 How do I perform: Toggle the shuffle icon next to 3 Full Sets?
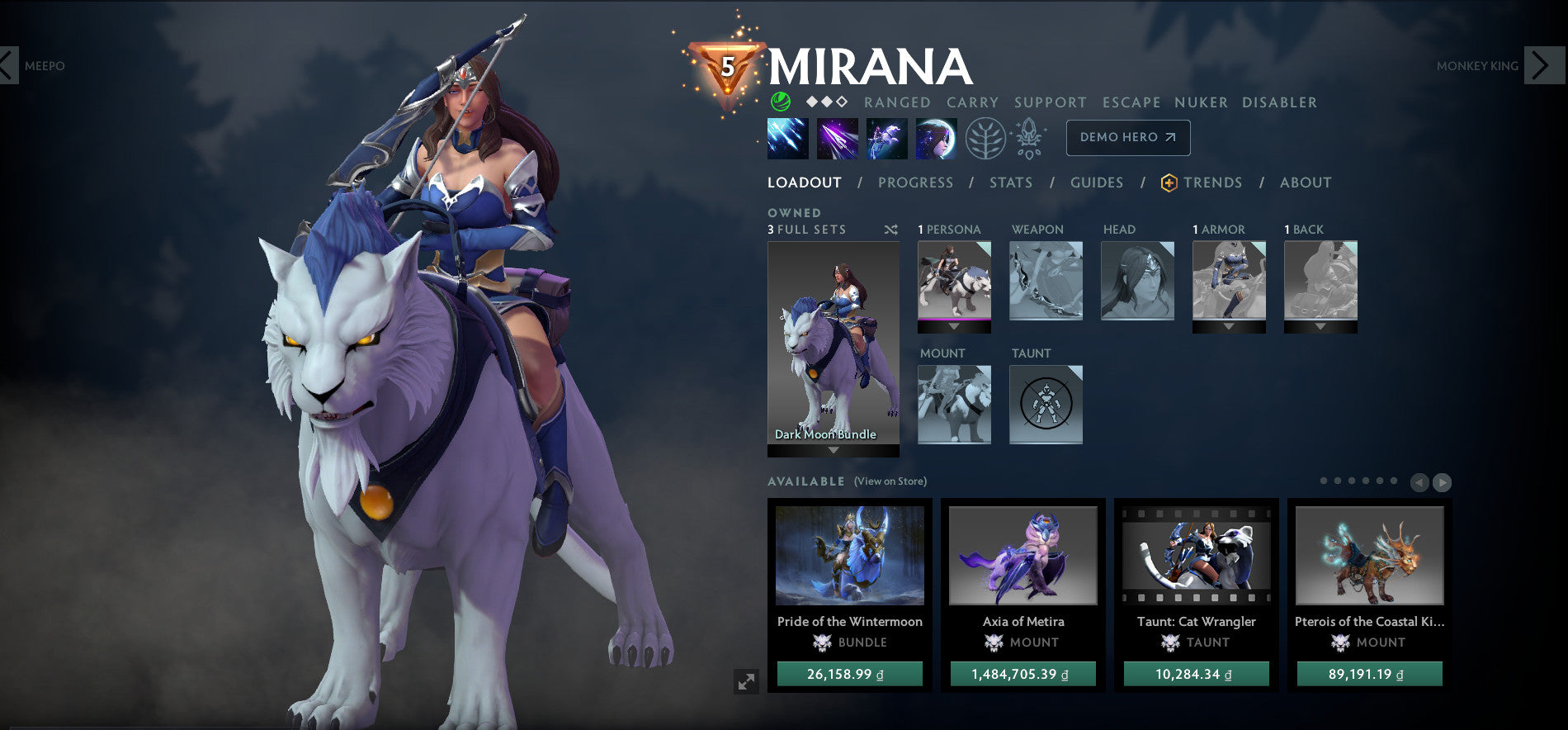coord(890,230)
